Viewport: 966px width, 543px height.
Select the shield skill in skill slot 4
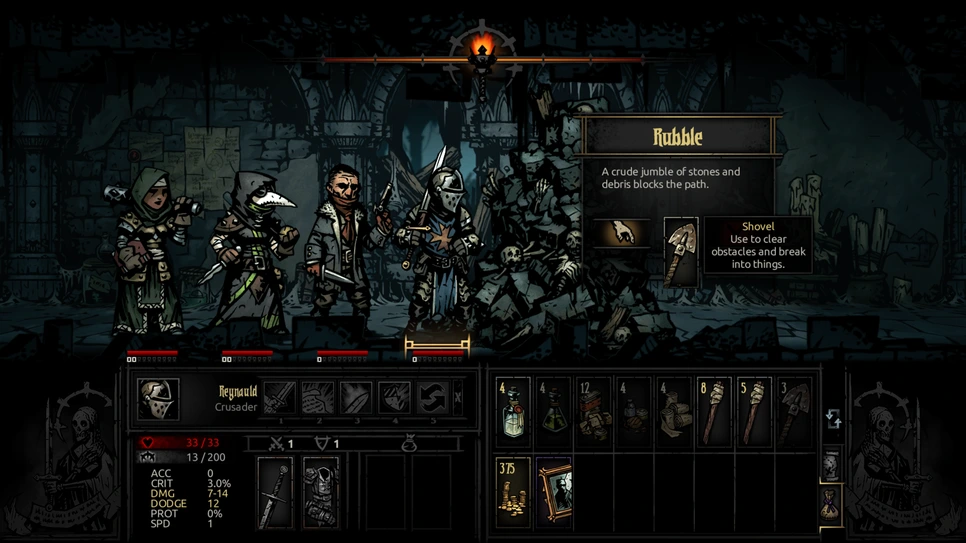[394, 397]
